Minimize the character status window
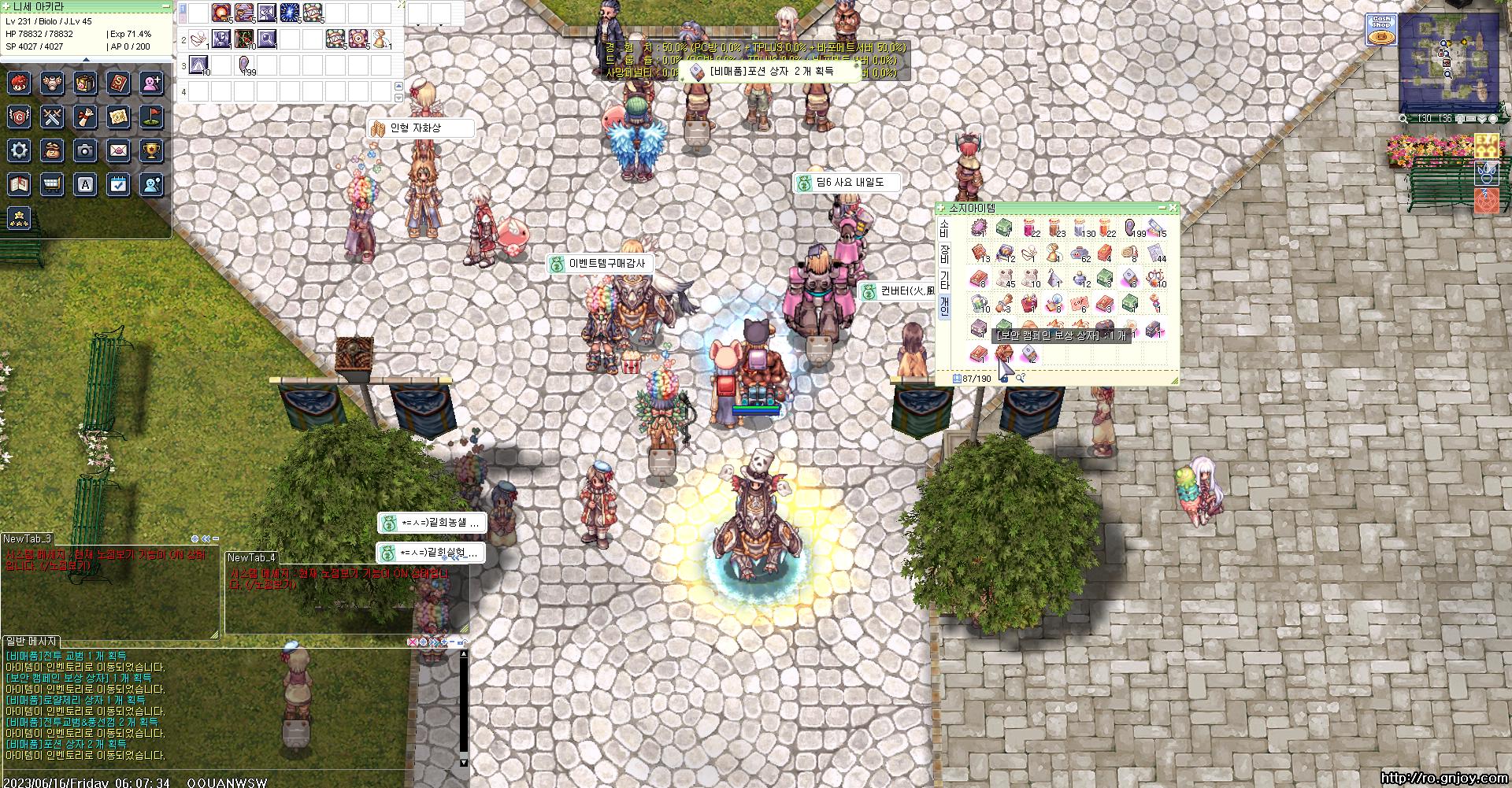Viewport: 1512px width, 788px height. click(165, 6)
